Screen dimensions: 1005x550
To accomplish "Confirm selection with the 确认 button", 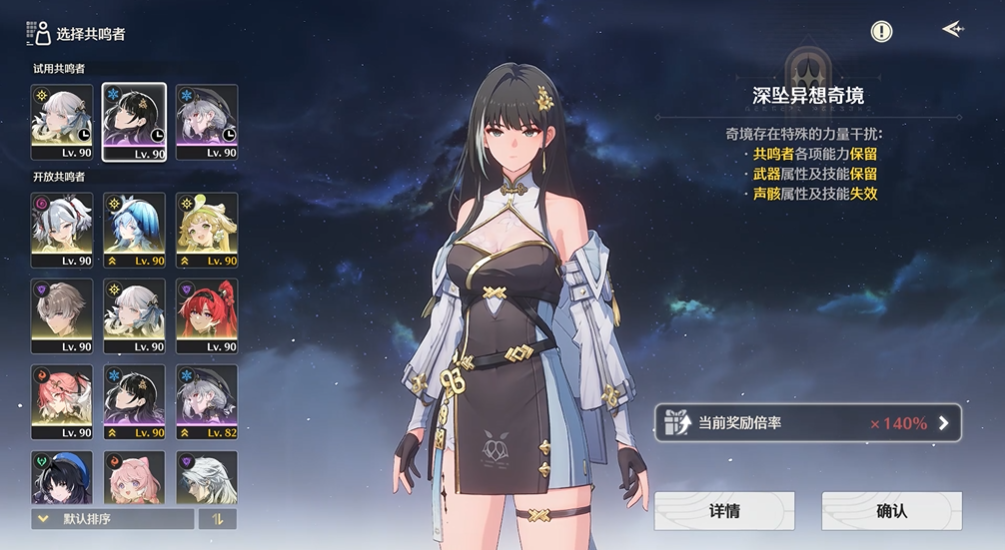I will tap(891, 511).
